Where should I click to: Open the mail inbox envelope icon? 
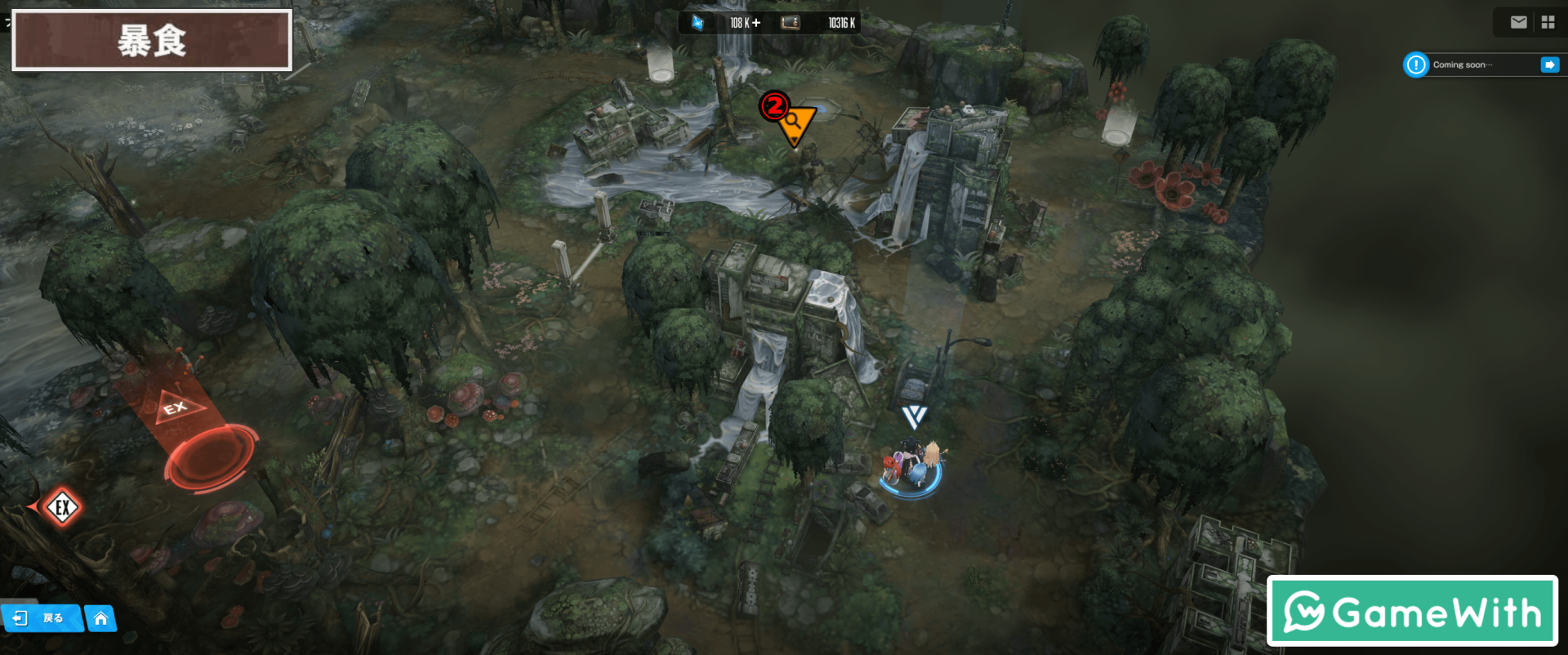(x=1518, y=23)
